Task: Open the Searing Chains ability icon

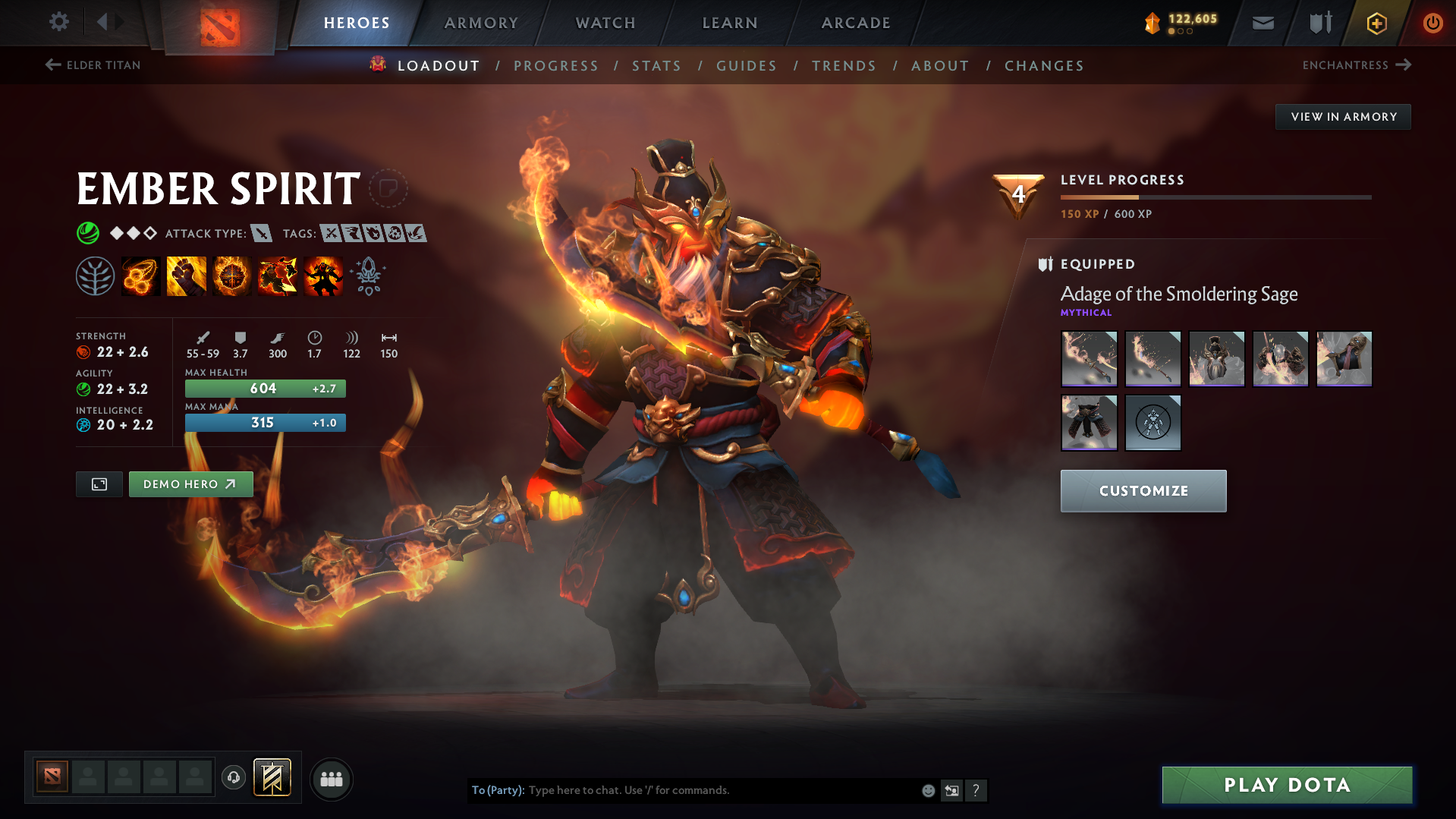Action: 140,276
